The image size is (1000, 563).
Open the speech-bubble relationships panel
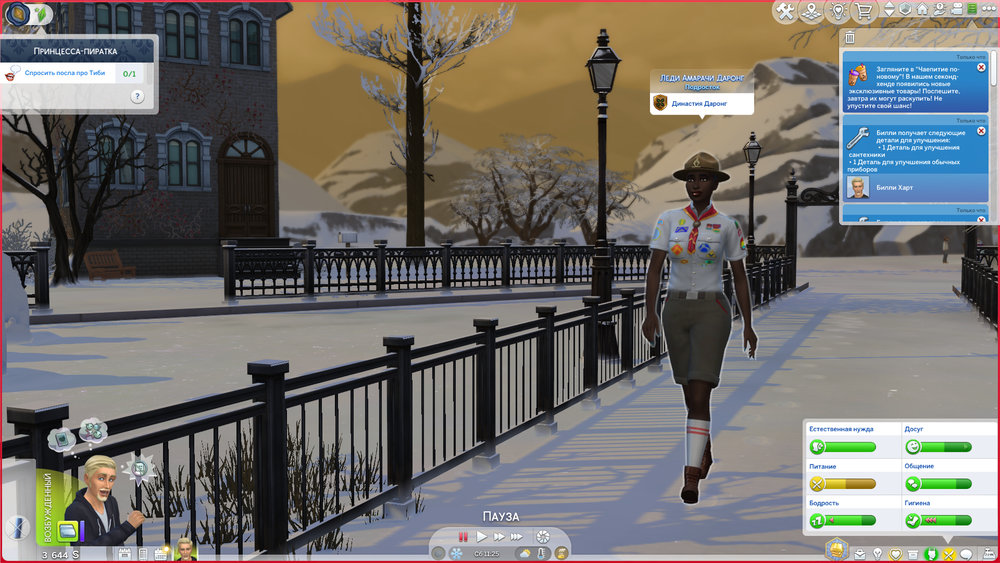(966, 553)
